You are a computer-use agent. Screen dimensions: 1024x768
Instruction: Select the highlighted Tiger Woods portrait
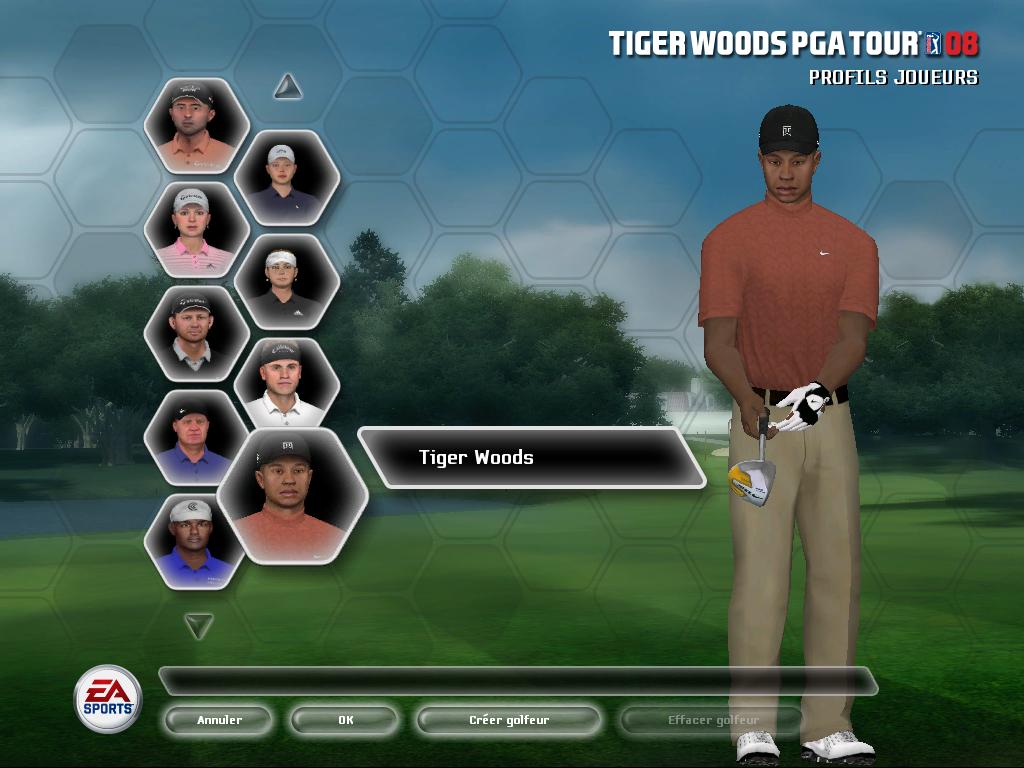point(292,495)
